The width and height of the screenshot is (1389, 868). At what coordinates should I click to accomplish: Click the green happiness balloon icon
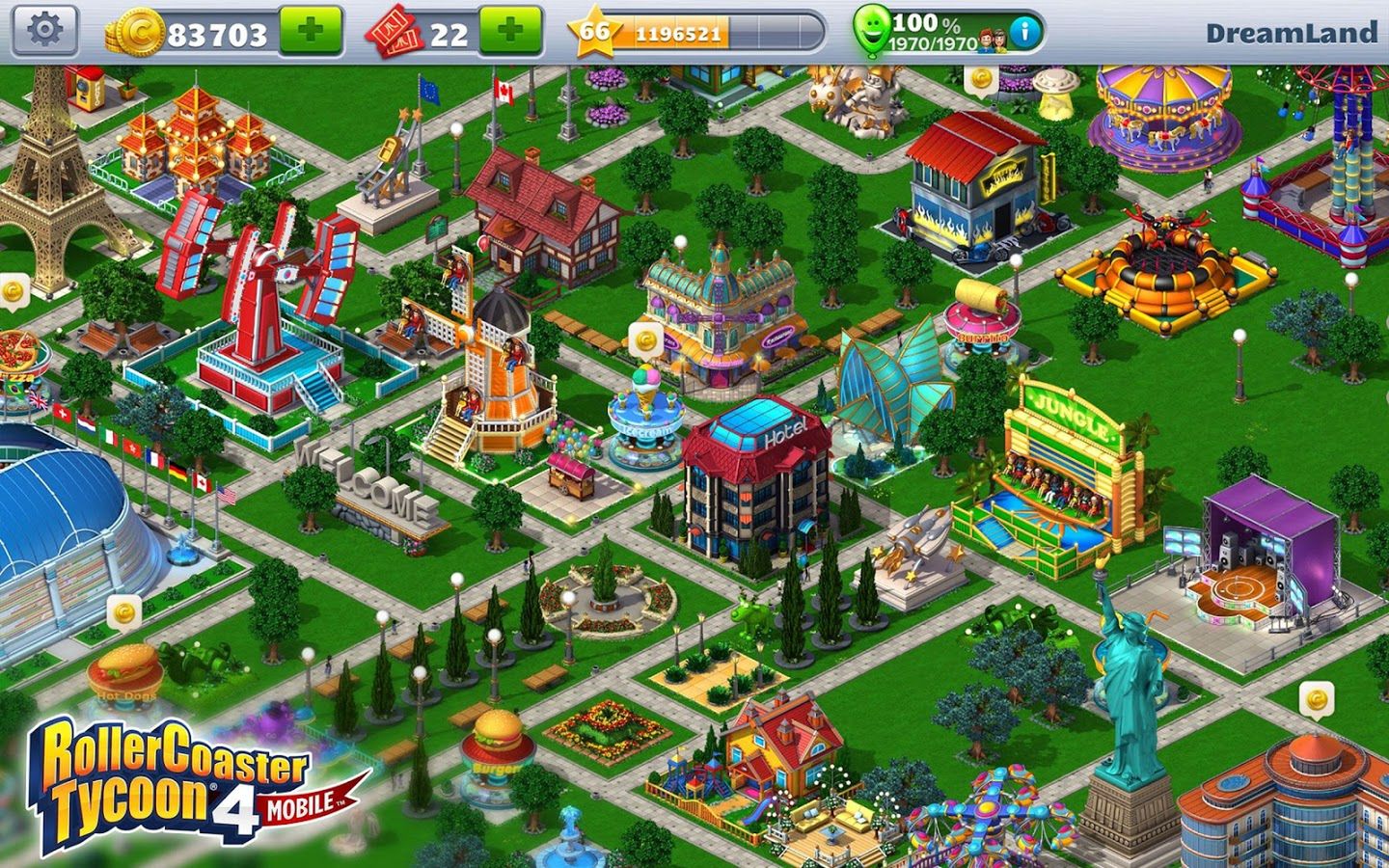[873, 31]
